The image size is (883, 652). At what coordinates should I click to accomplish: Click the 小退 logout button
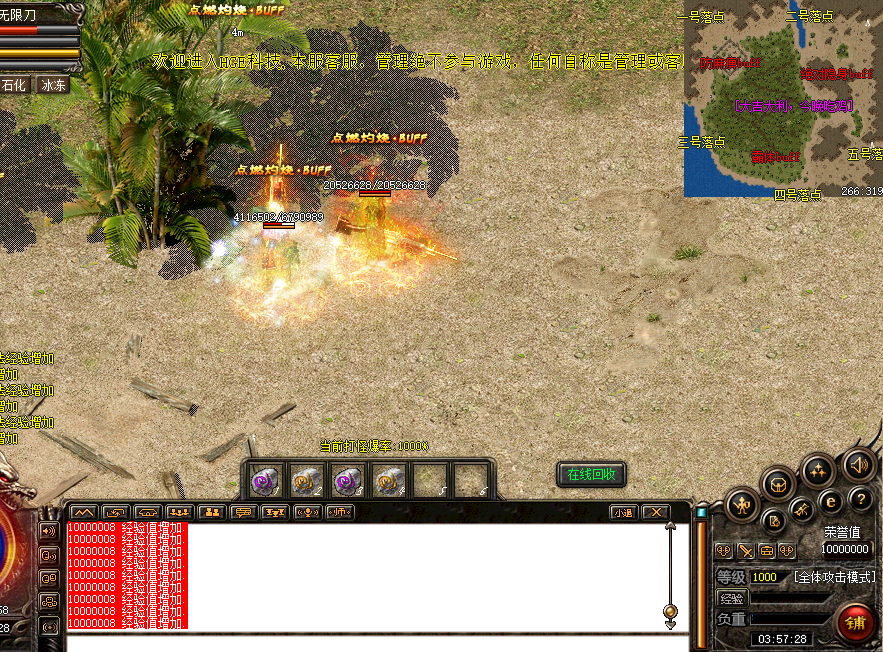coord(623,512)
